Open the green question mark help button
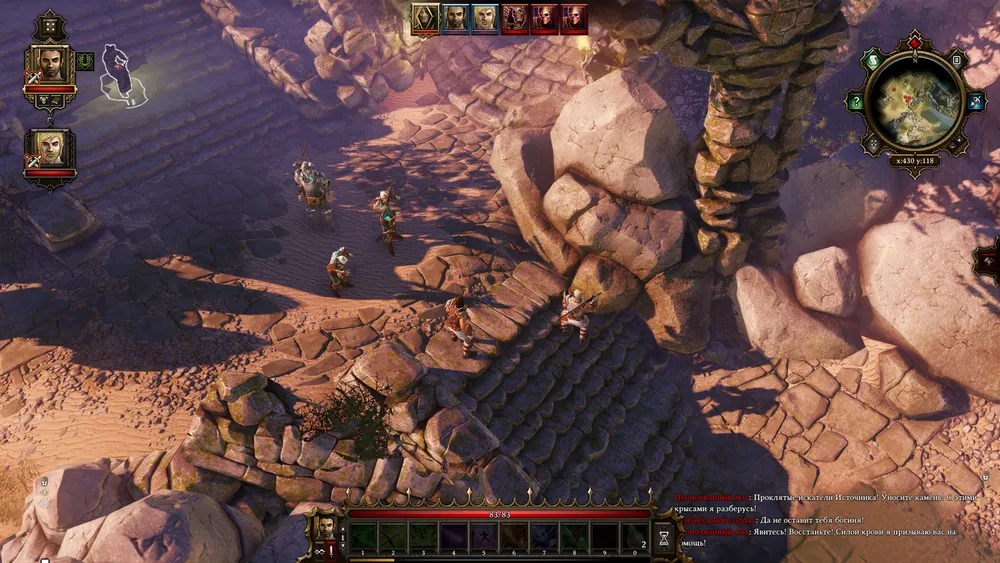 pos(856,102)
